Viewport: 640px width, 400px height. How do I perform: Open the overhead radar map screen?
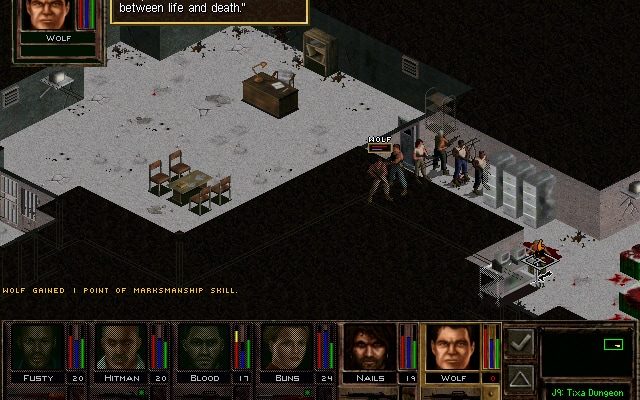coord(586,354)
